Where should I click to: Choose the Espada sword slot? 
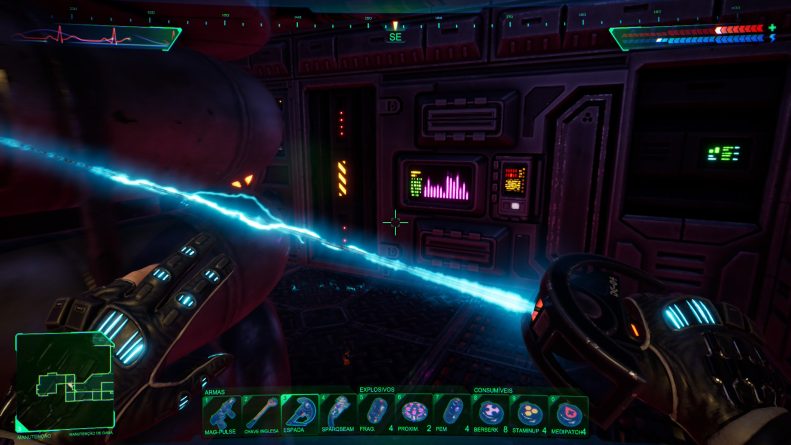[x=300, y=412]
